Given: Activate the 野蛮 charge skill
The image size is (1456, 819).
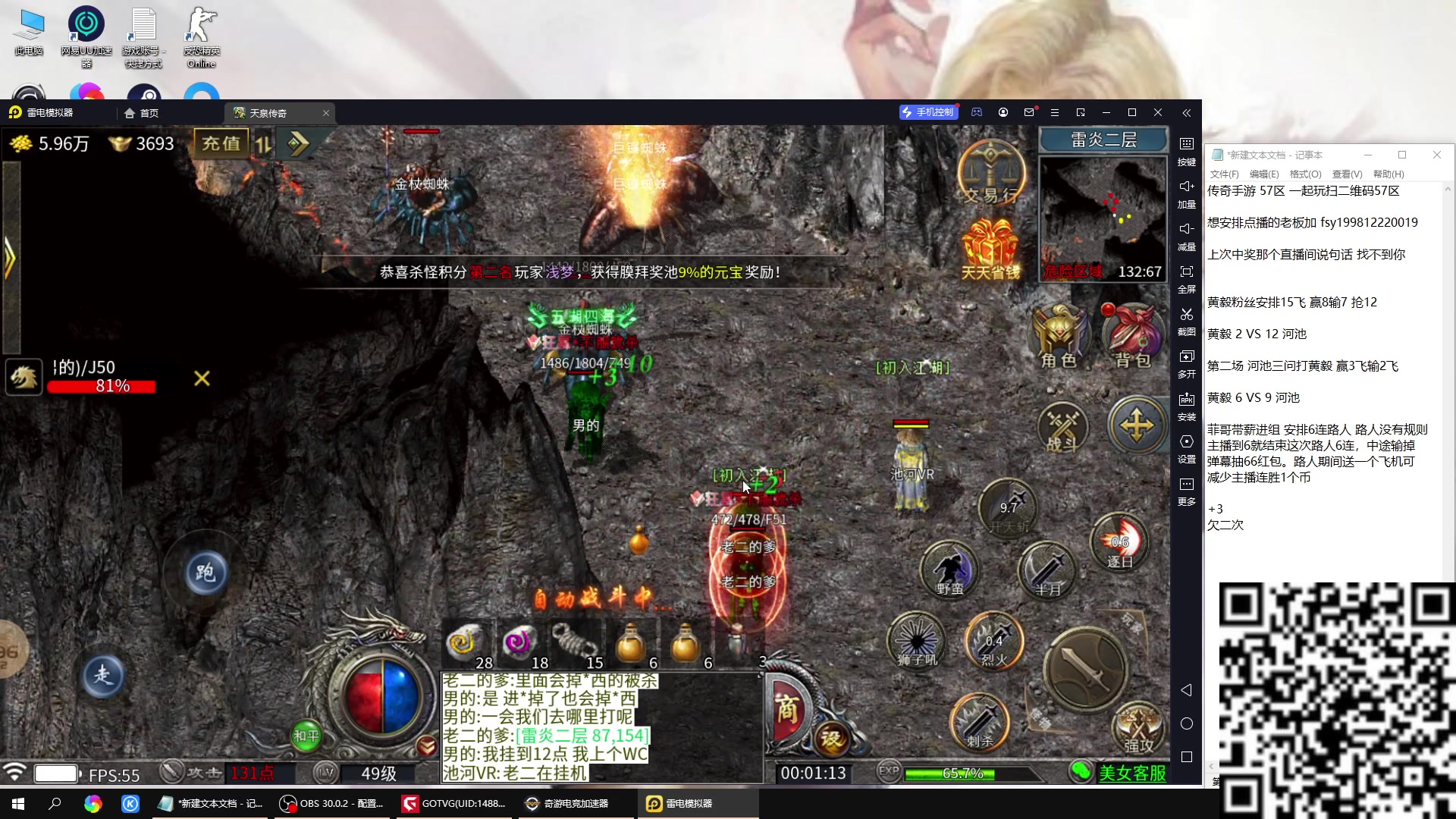Looking at the screenshot, I should [949, 569].
